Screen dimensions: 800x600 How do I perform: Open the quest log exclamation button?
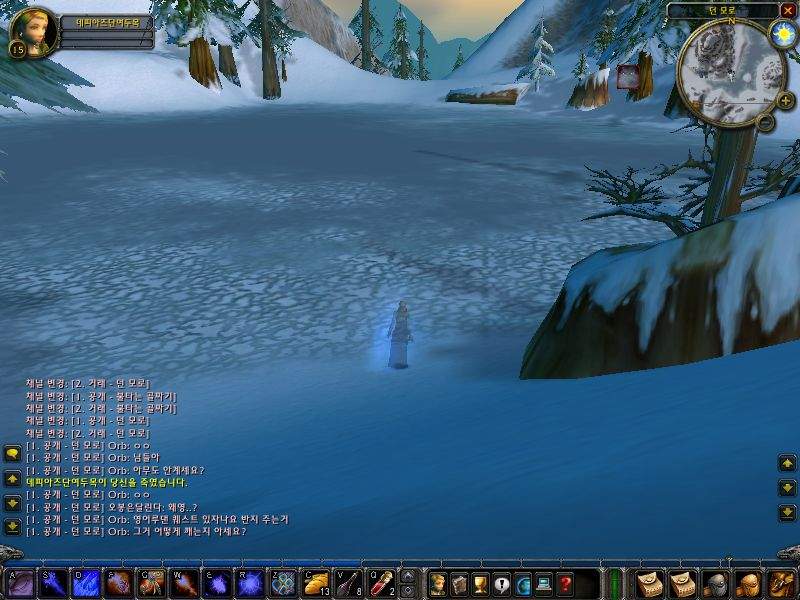tap(502, 583)
